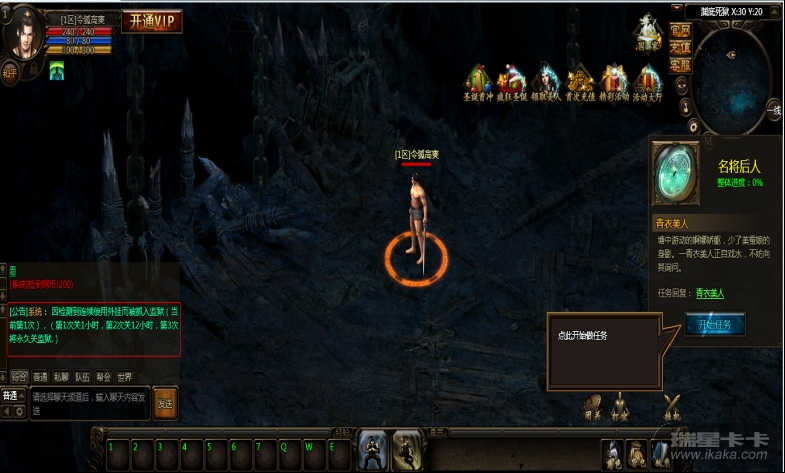Select the 私聊 private chat tab
This screenshot has height=473, width=785.
[61, 378]
